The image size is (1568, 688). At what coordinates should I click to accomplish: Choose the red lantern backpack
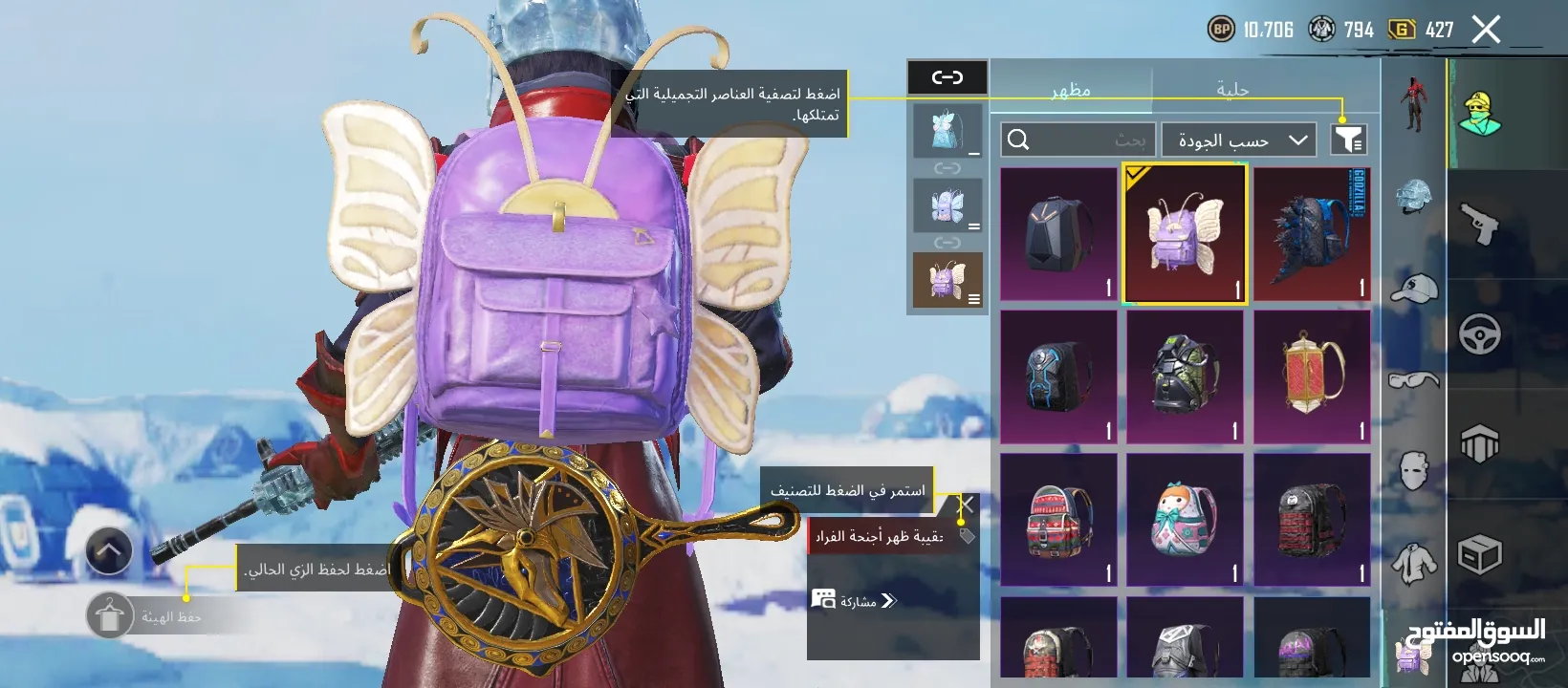point(1312,376)
